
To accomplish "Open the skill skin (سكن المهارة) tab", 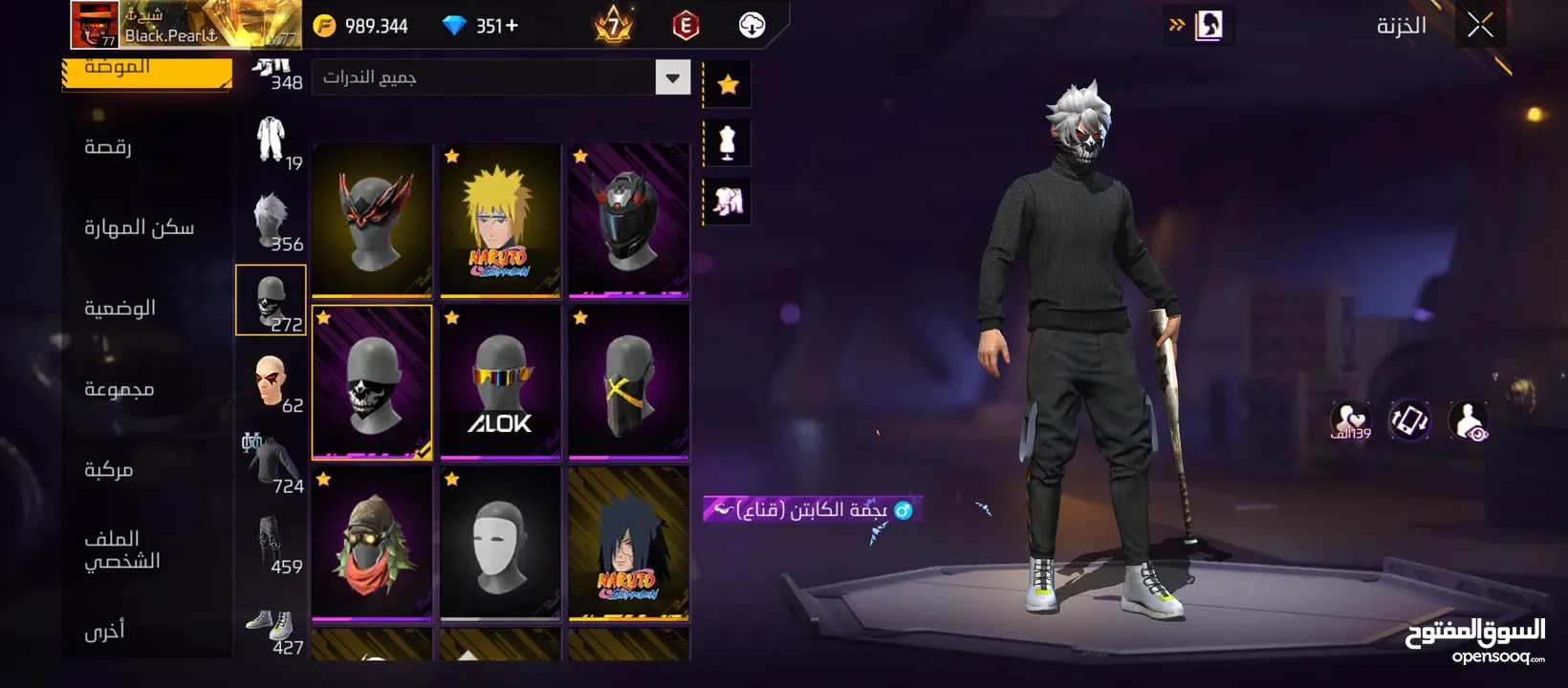I will (x=140, y=227).
